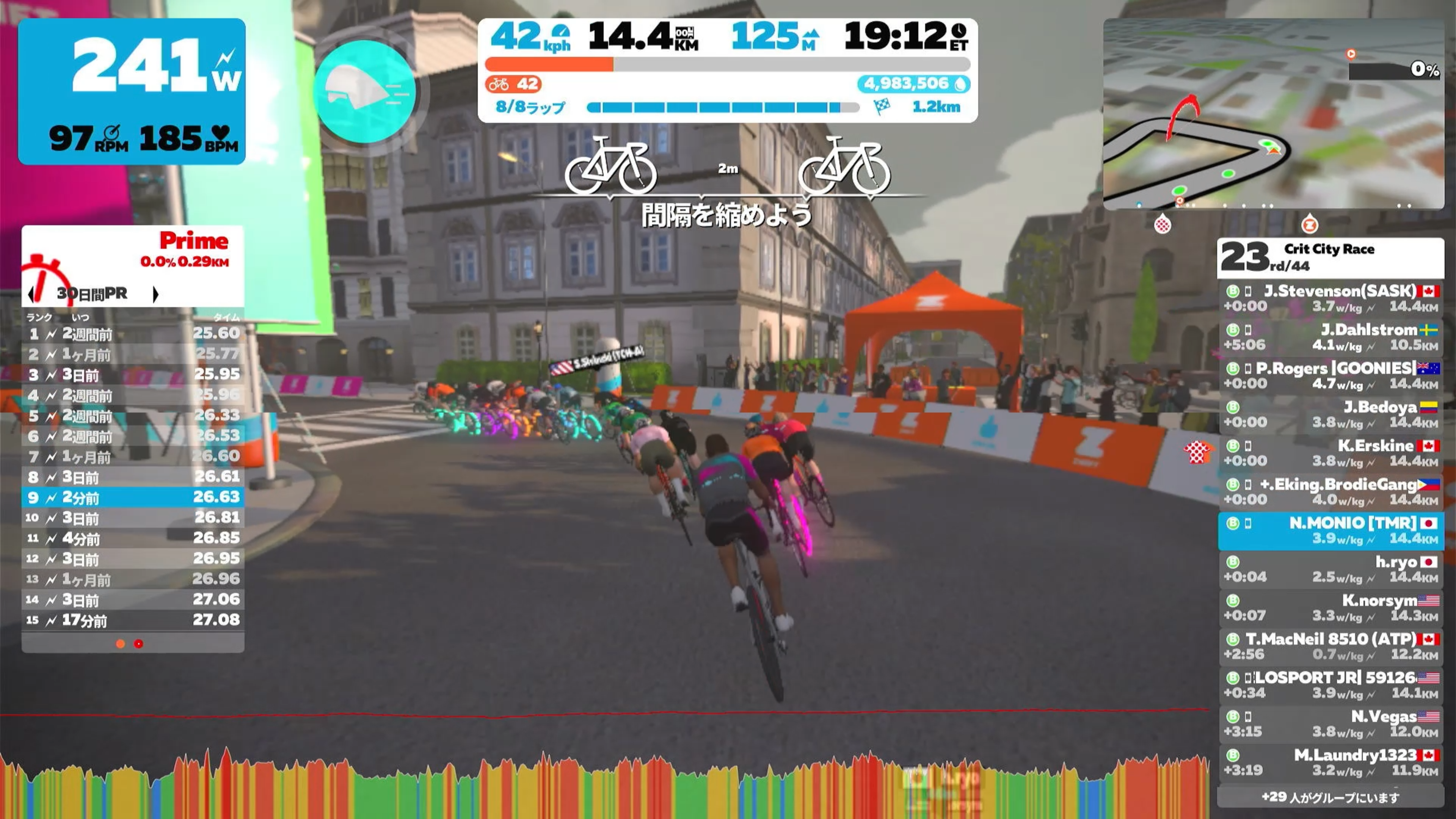This screenshot has width=1456, height=819.
Task: Expand the +29 riders in group row
Action: tap(1330, 797)
